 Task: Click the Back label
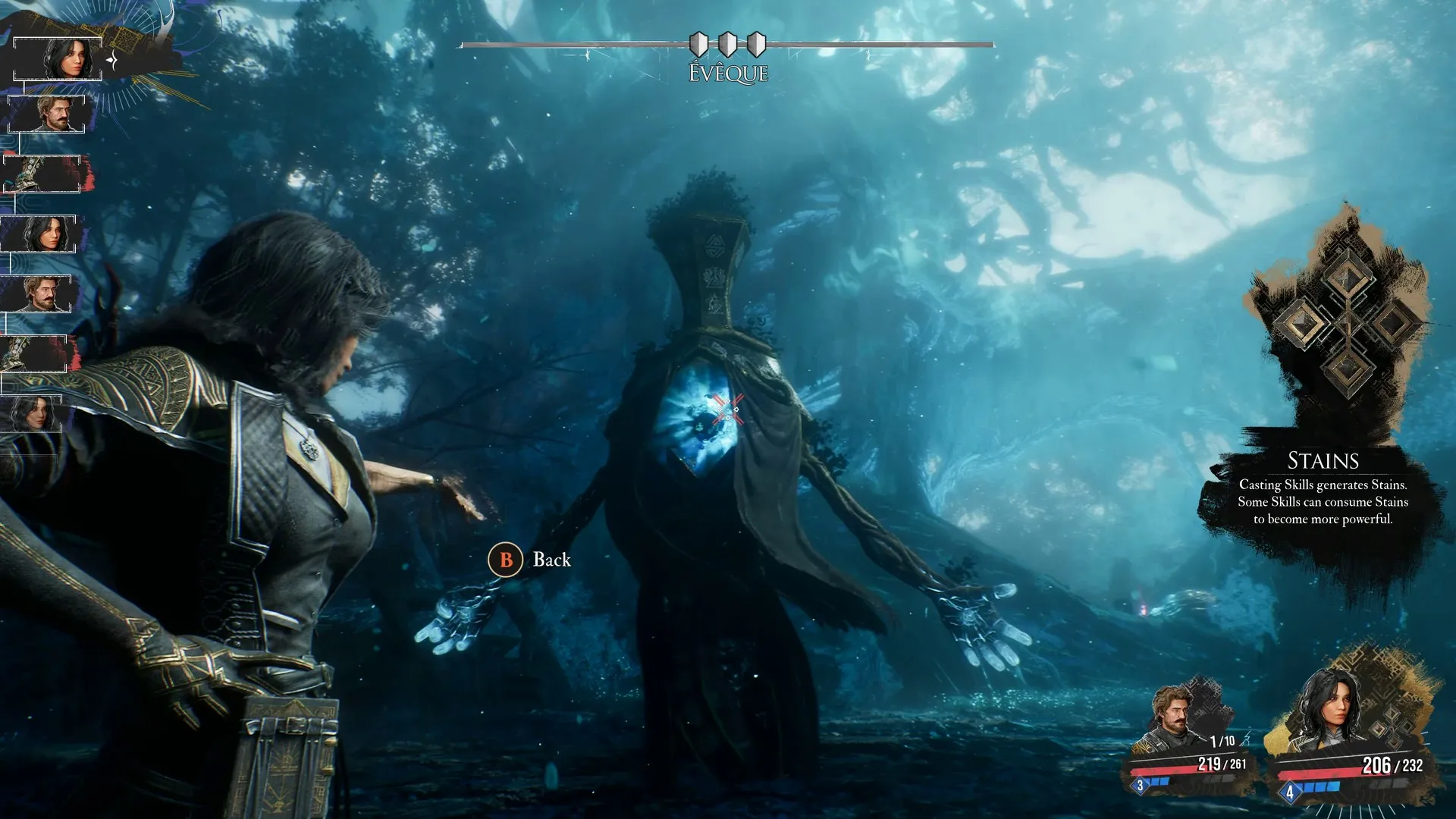pos(551,560)
